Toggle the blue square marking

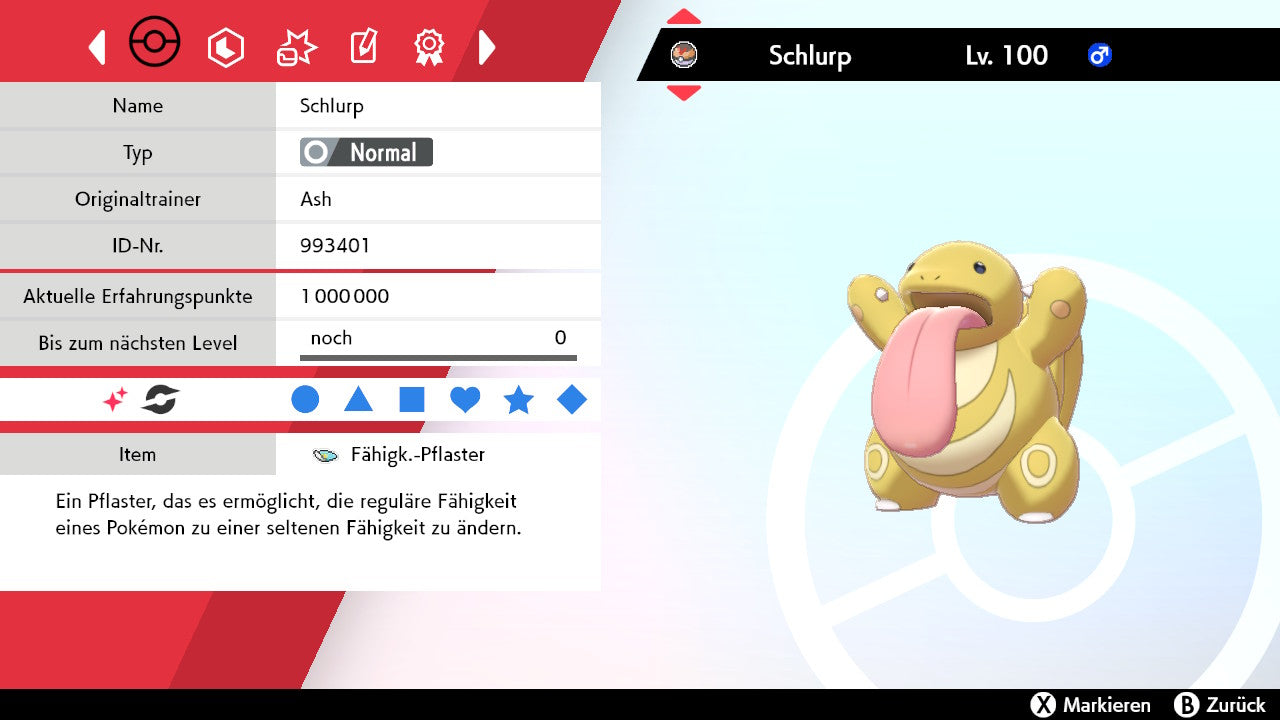point(412,400)
